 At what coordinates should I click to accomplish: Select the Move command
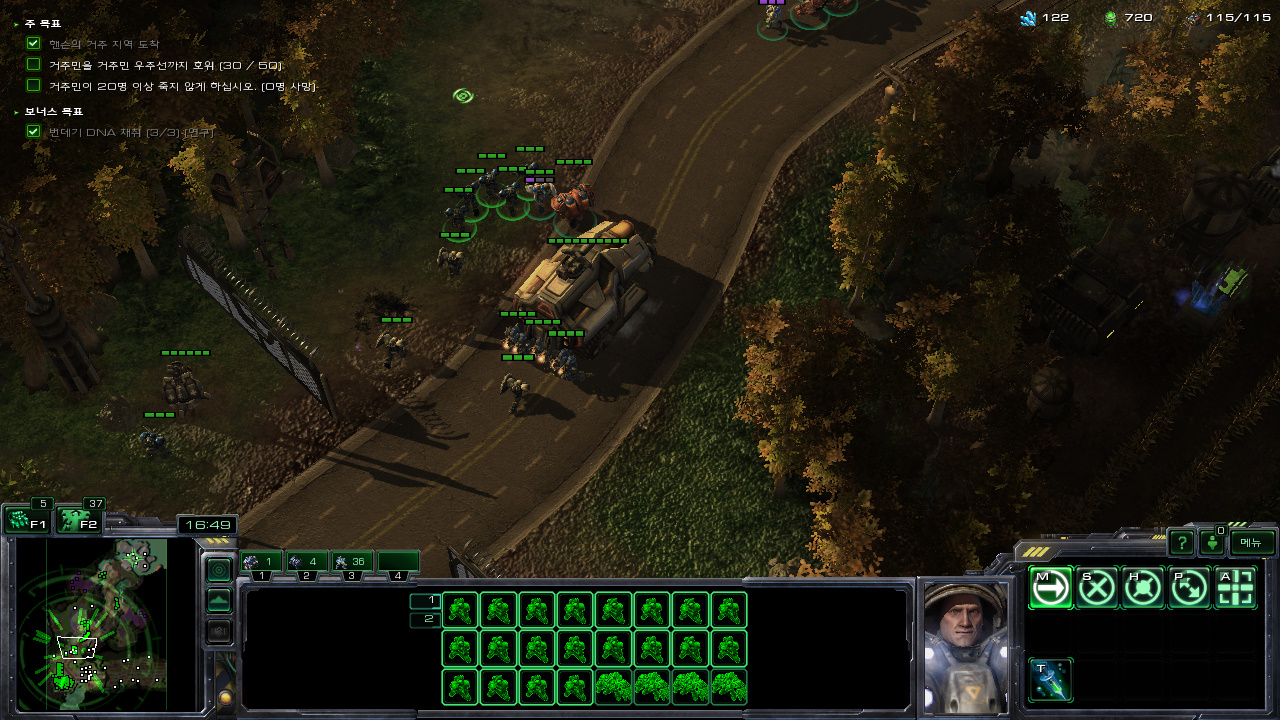point(1050,588)
